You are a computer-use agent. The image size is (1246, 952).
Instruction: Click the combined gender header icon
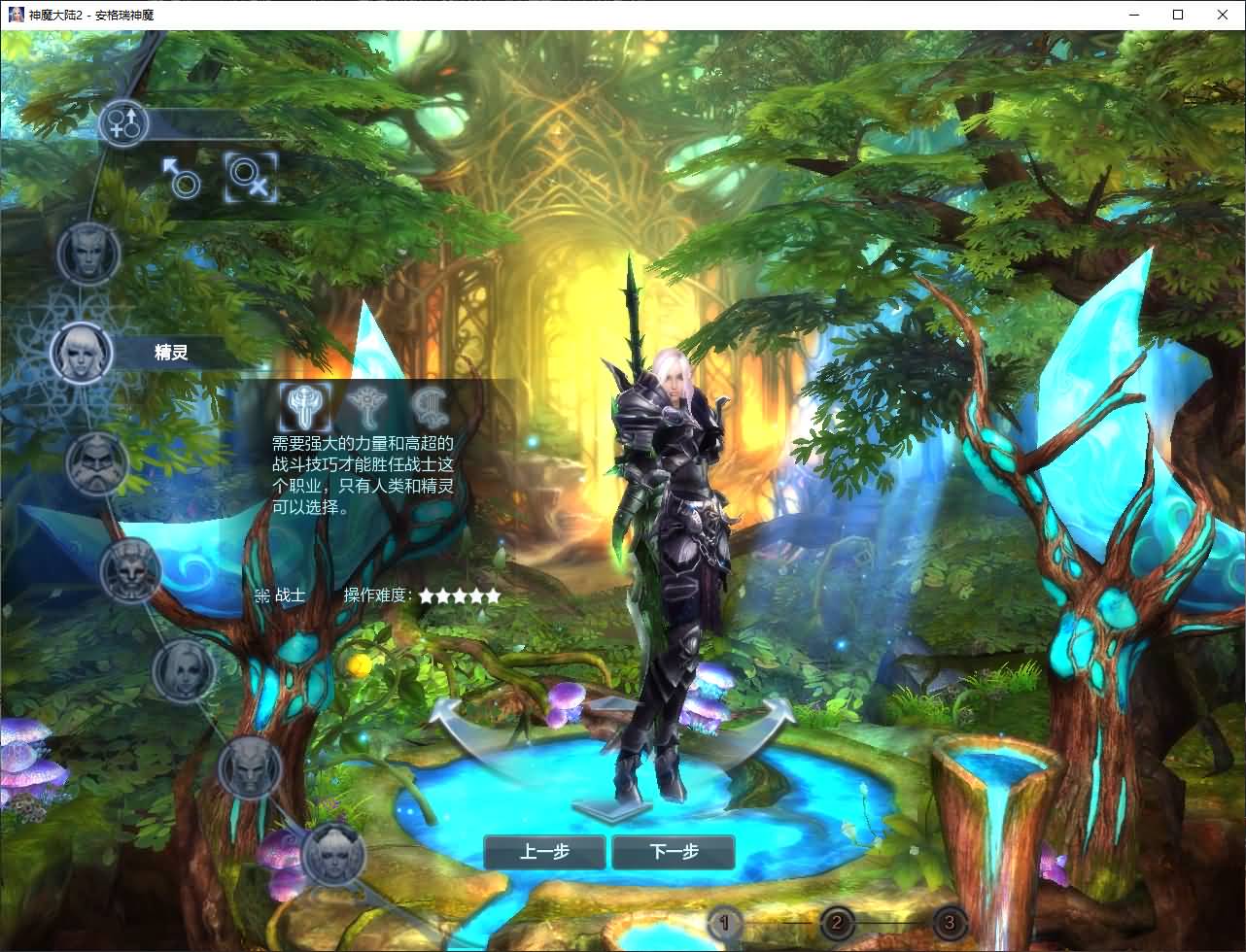[124, 122]
